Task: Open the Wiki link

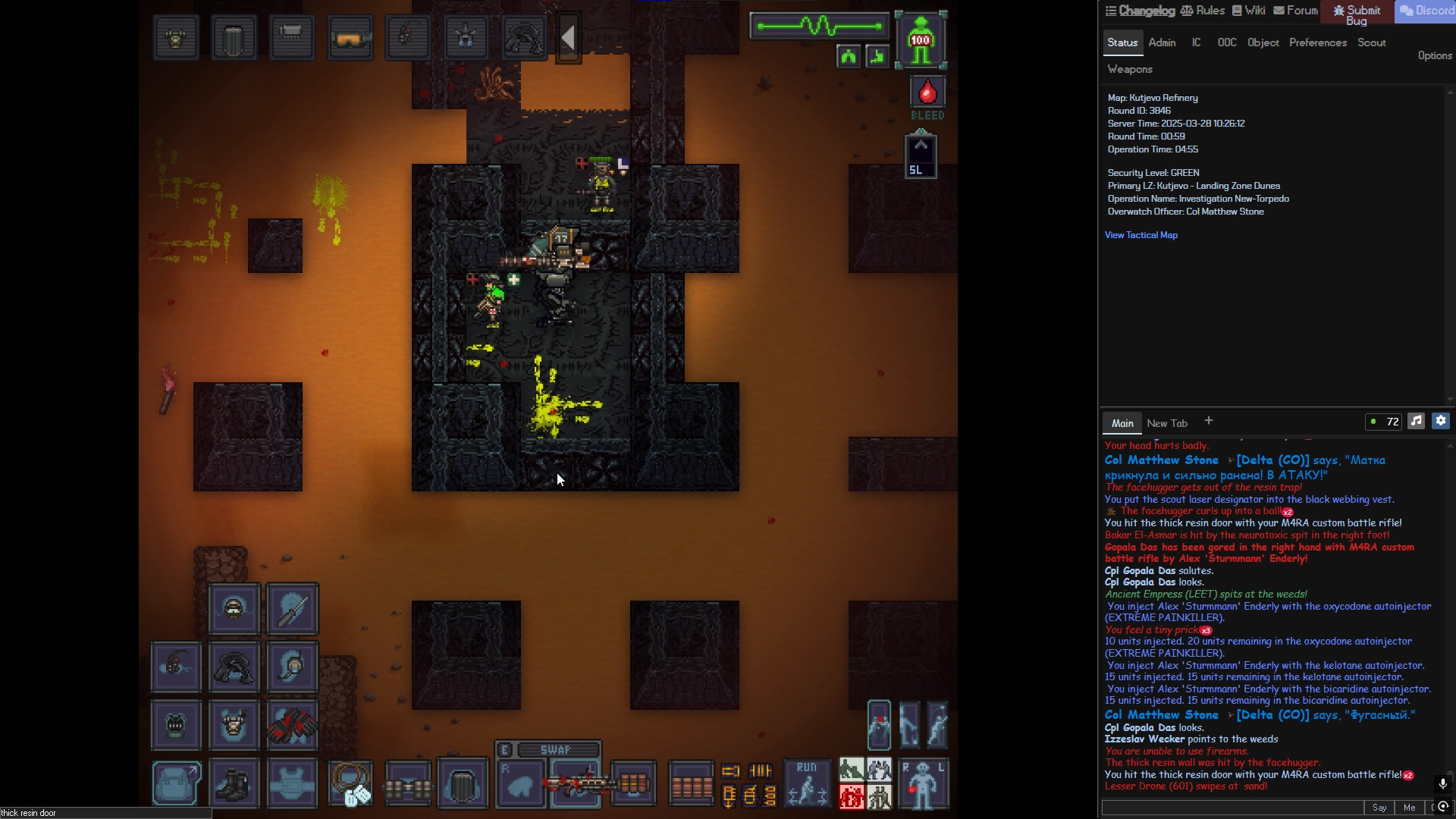Action: click(1248, 11)
